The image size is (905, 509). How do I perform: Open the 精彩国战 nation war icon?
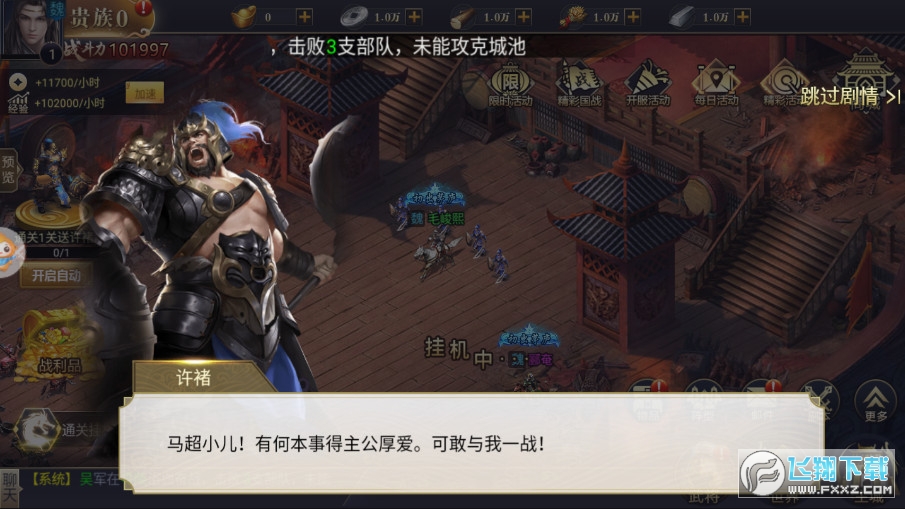pos(577,83)
